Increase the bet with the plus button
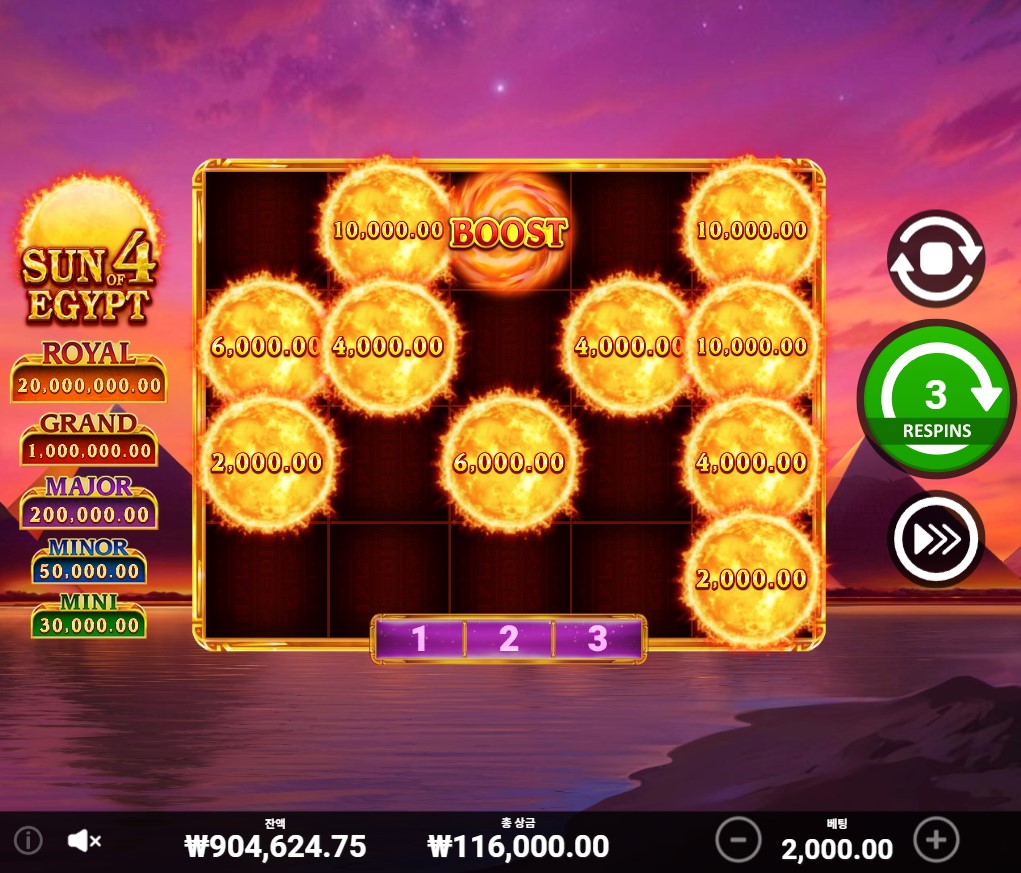Viewport: 1021px width, 873px height. pyautogui.click(x=936, y=840)
